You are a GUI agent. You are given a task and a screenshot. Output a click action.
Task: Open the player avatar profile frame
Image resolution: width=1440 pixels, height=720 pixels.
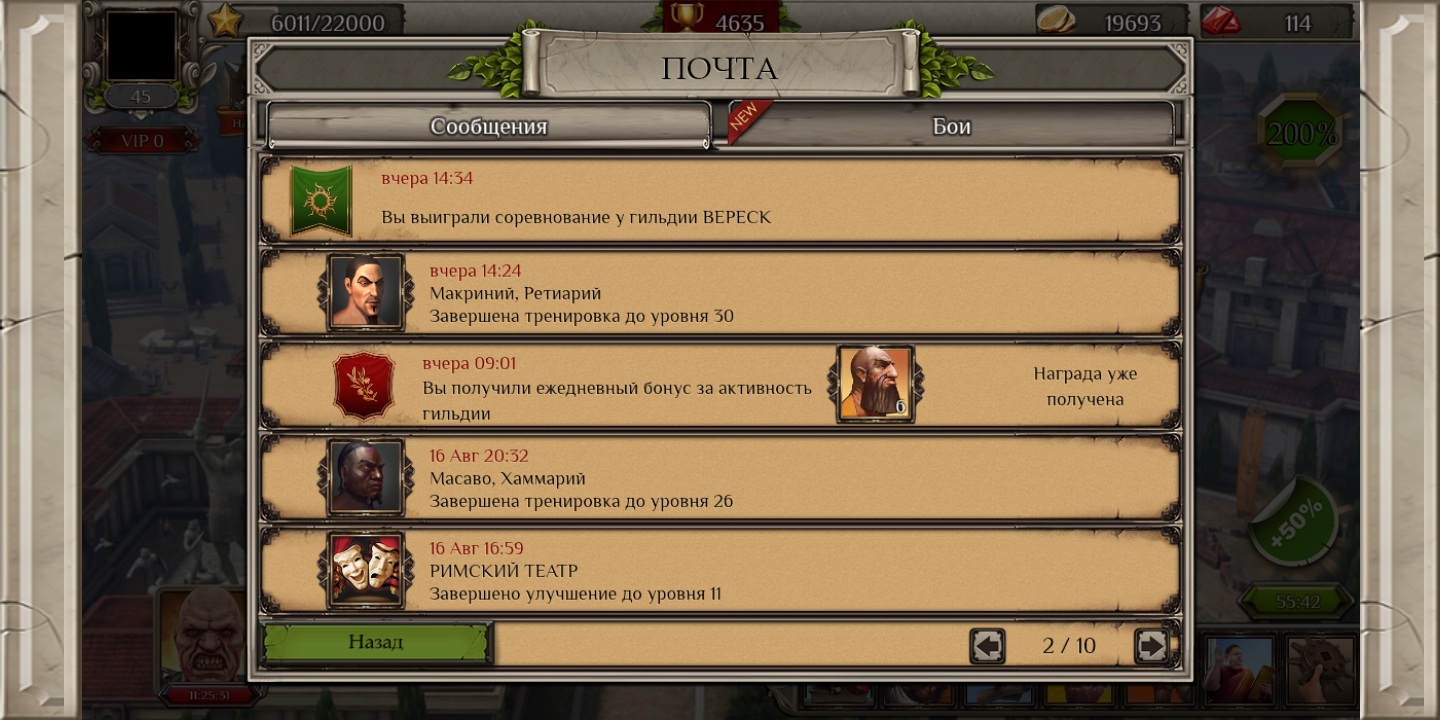pos(142,46)
